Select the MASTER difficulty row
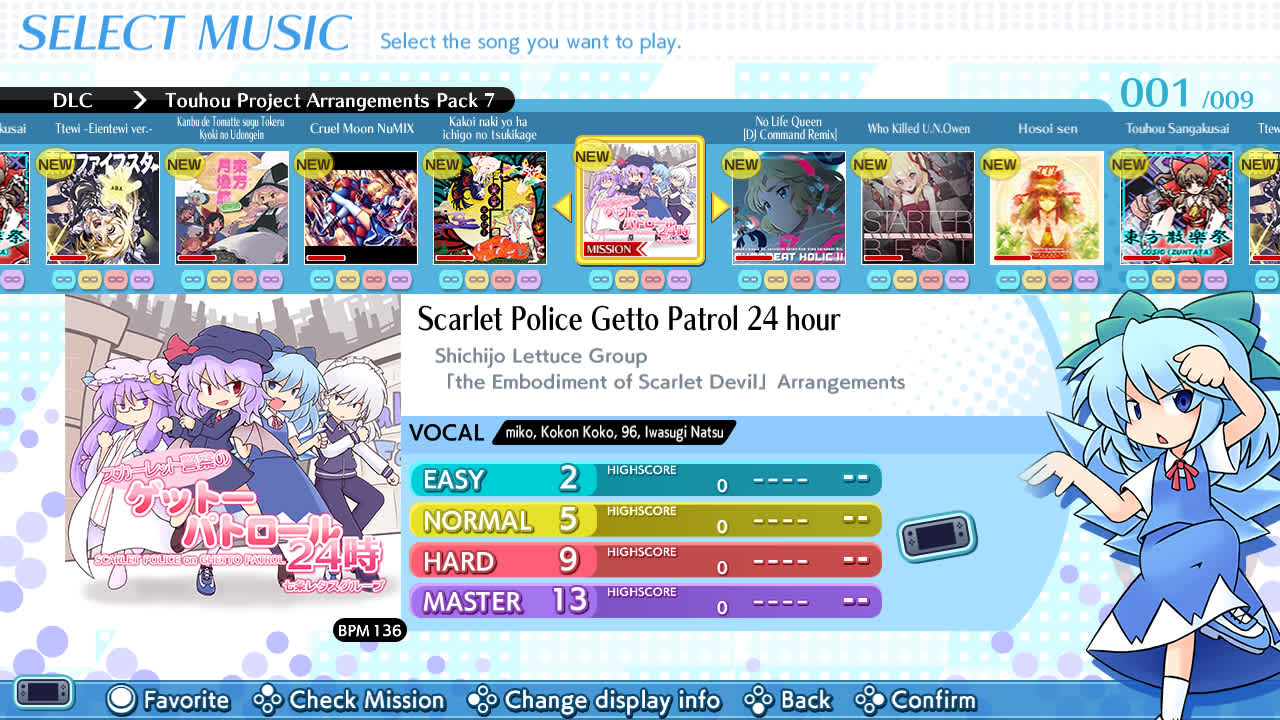Image resolution: width=1280 pixels, height=720 pixels. (x=645, y=601)
